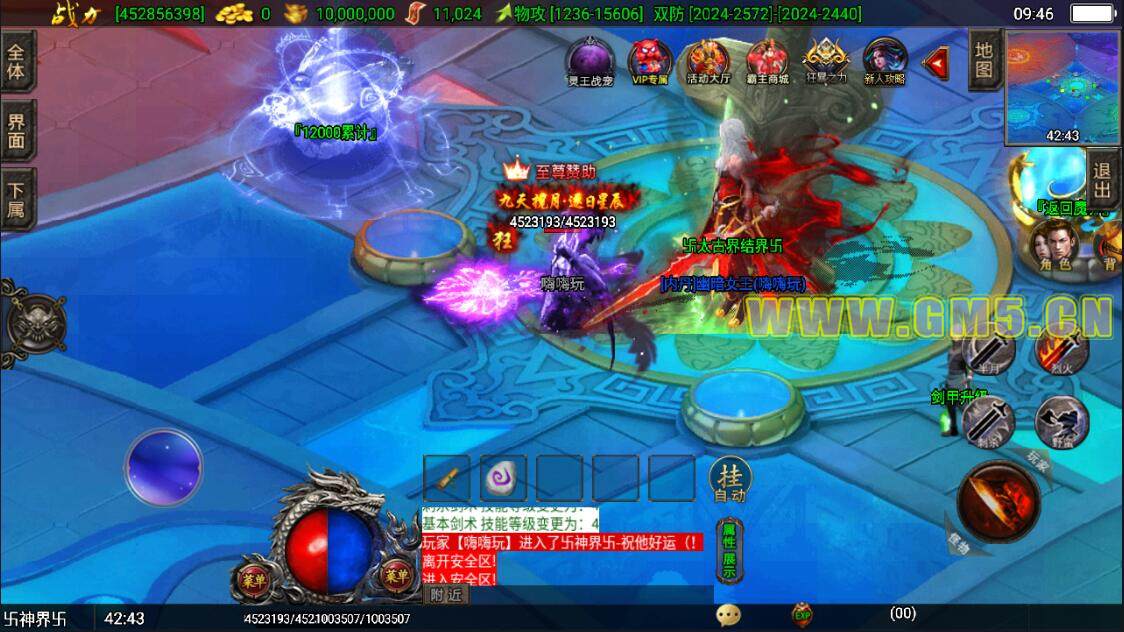This screenshot has height=632, width=1124.
Task: Open the 活动大厅 activity hall
Action: click(708, 61)
